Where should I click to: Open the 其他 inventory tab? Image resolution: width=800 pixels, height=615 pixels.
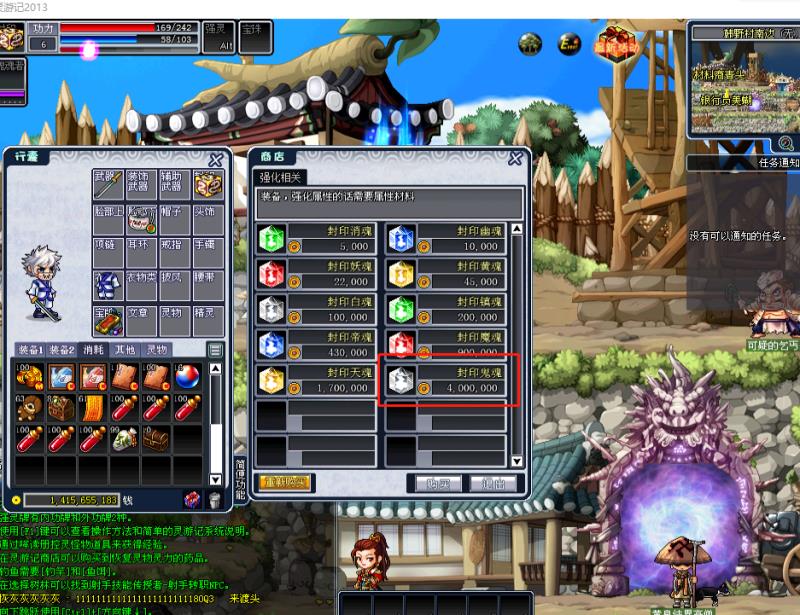coord(124,350)
